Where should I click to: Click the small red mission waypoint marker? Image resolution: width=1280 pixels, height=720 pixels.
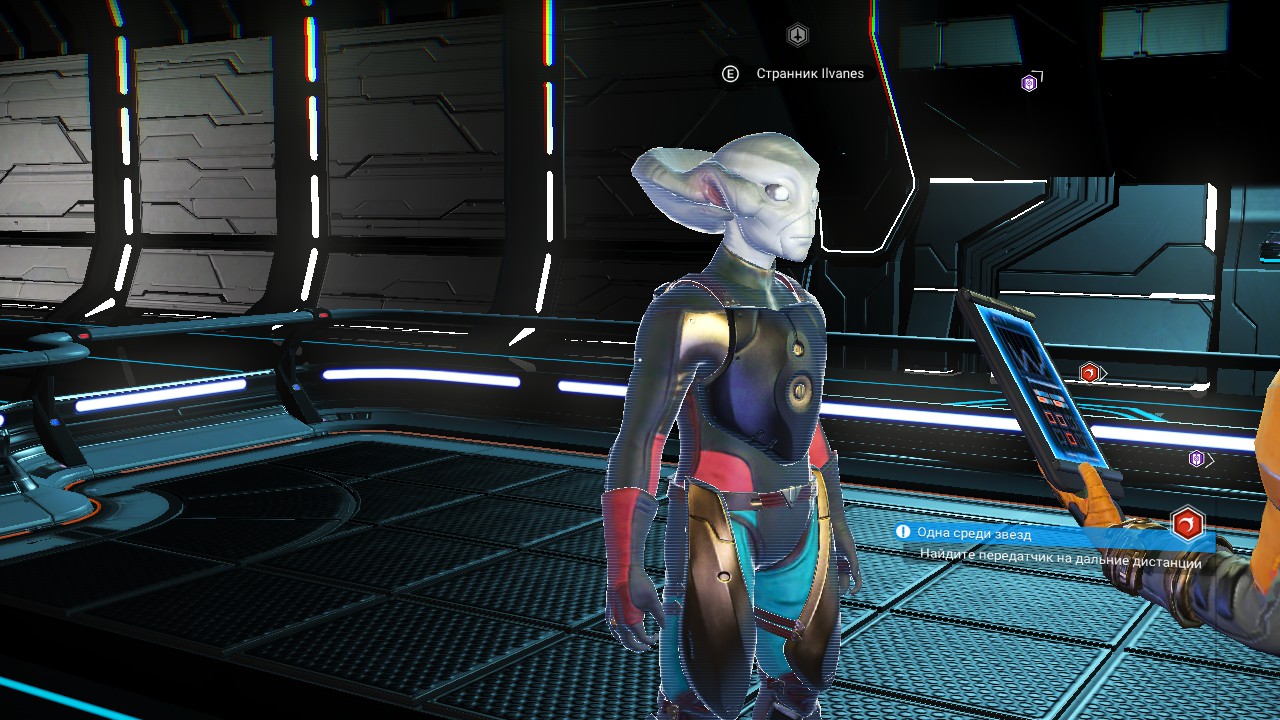pos(1090,373)
